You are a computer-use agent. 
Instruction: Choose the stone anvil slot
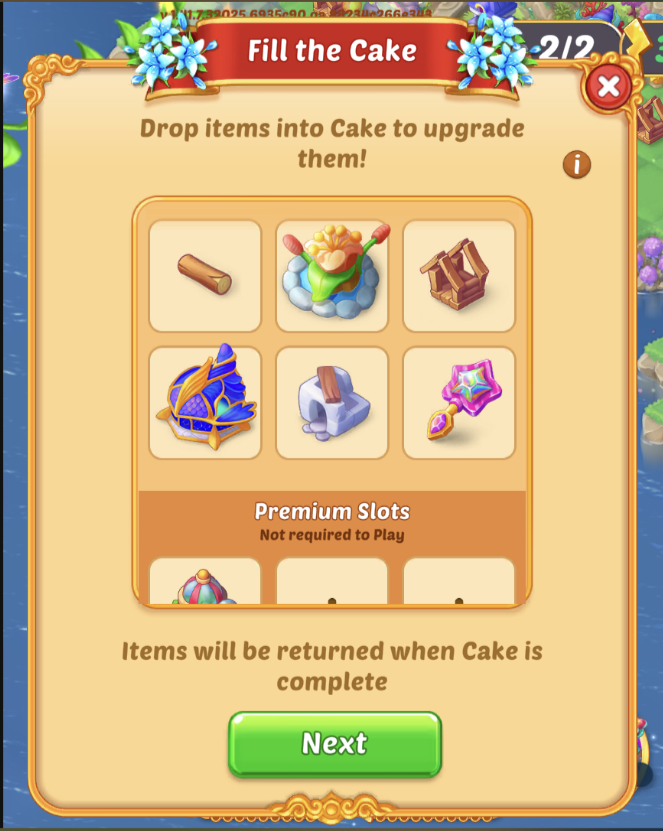pos(332,403)
